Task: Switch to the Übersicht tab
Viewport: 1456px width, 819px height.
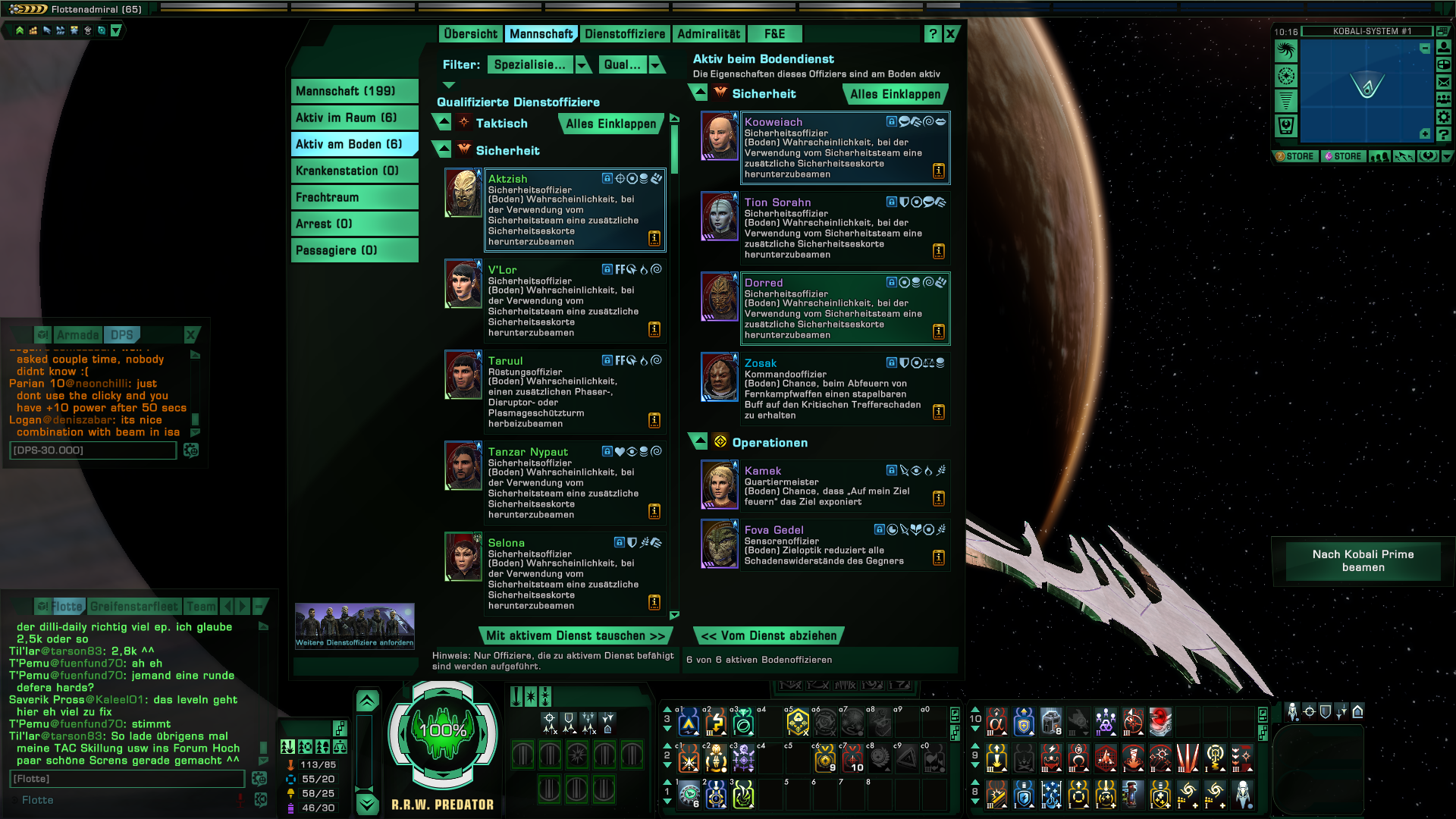Action: coord(470,34)
